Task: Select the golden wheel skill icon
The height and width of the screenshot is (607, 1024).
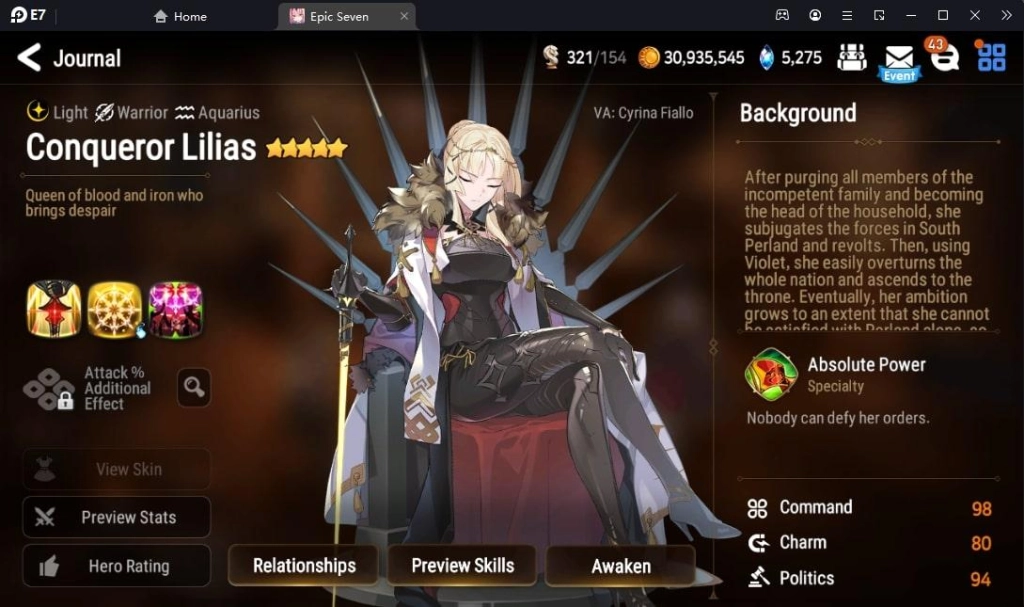Action: [x=114, y=309]
